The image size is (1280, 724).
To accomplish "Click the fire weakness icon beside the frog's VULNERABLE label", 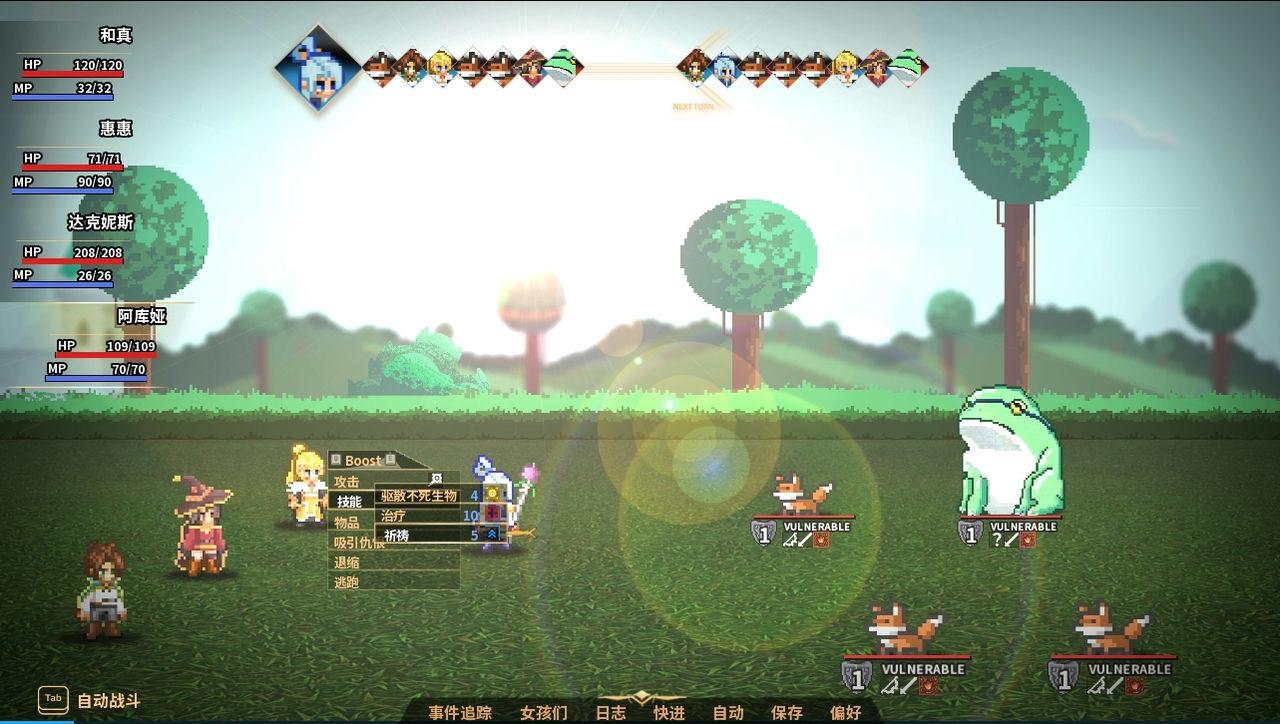I will 1027,539.
